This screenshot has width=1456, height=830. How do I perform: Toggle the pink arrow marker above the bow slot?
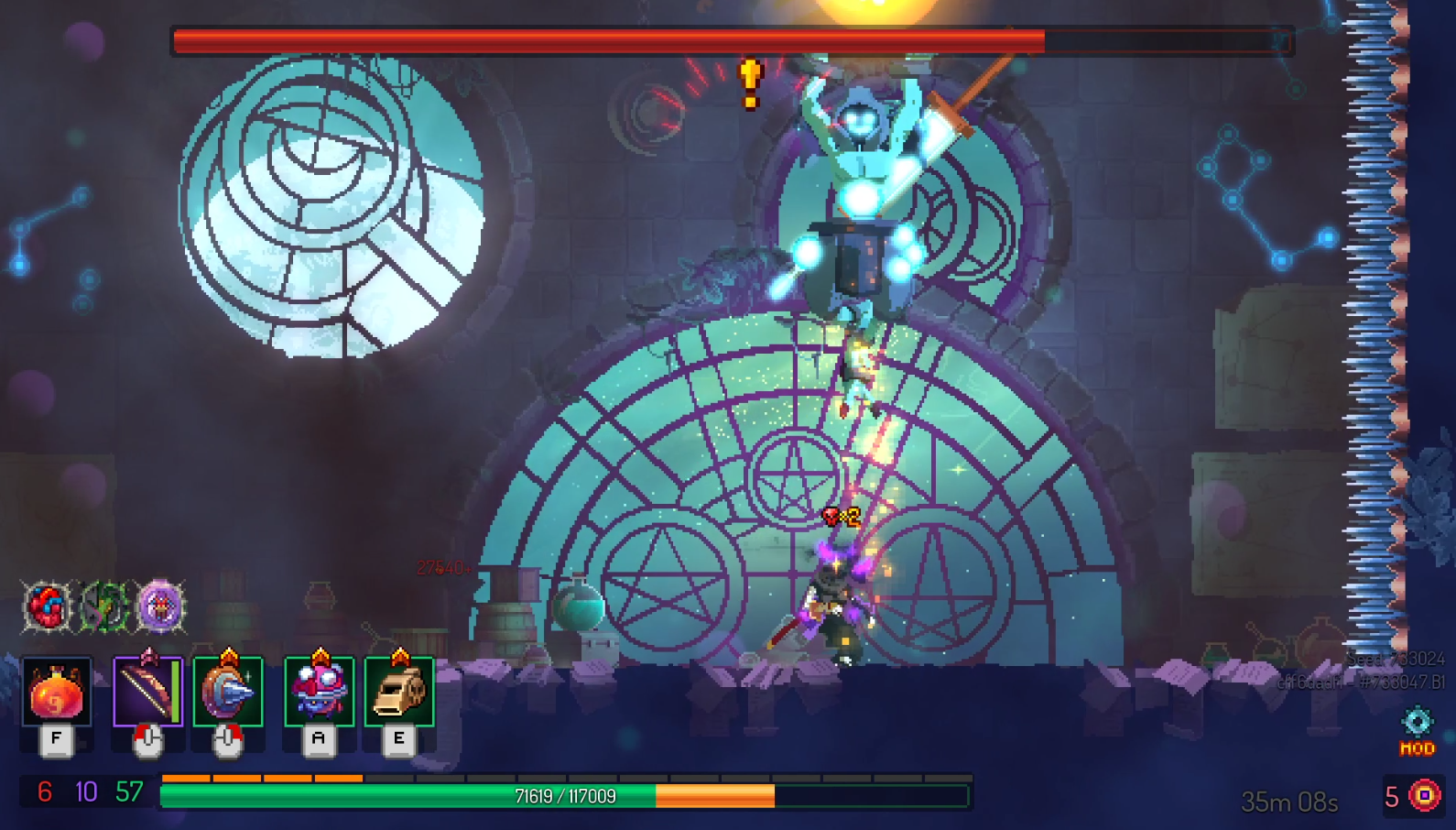point(149,652)
